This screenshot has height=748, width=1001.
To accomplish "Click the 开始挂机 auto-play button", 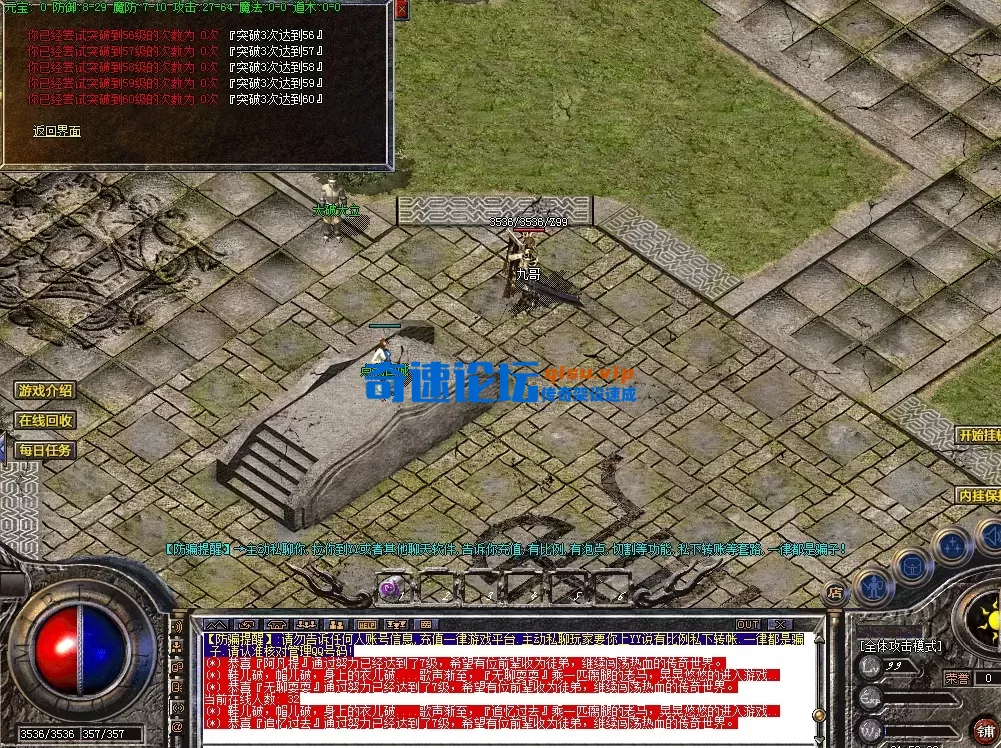I will 979,435.
